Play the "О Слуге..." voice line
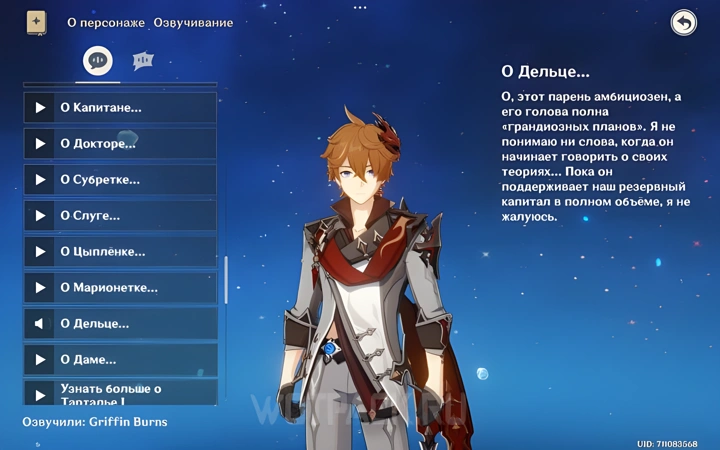This screenshot has height=450, width=720. (40, 216)
